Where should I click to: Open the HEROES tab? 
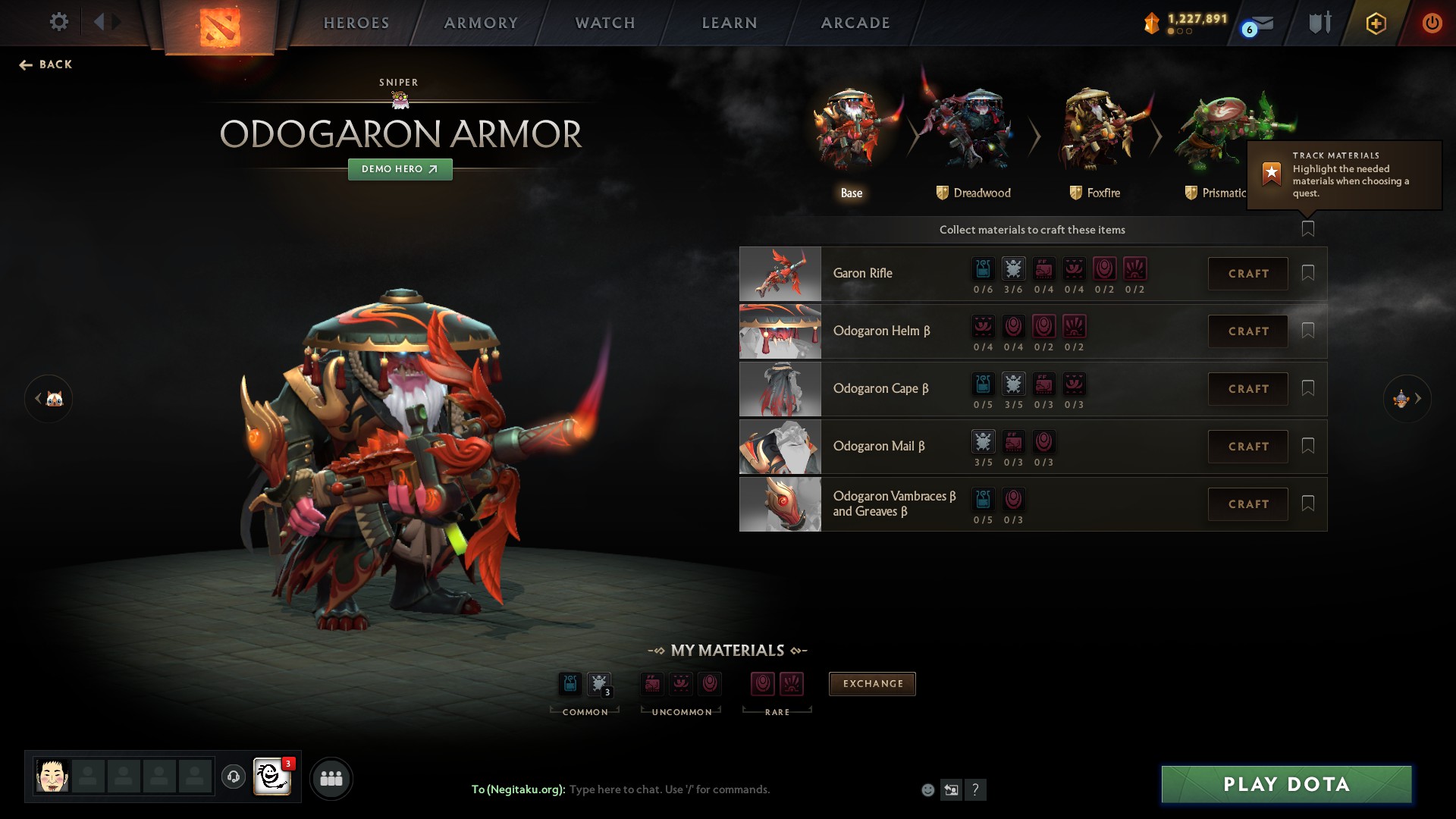[356, 23]
